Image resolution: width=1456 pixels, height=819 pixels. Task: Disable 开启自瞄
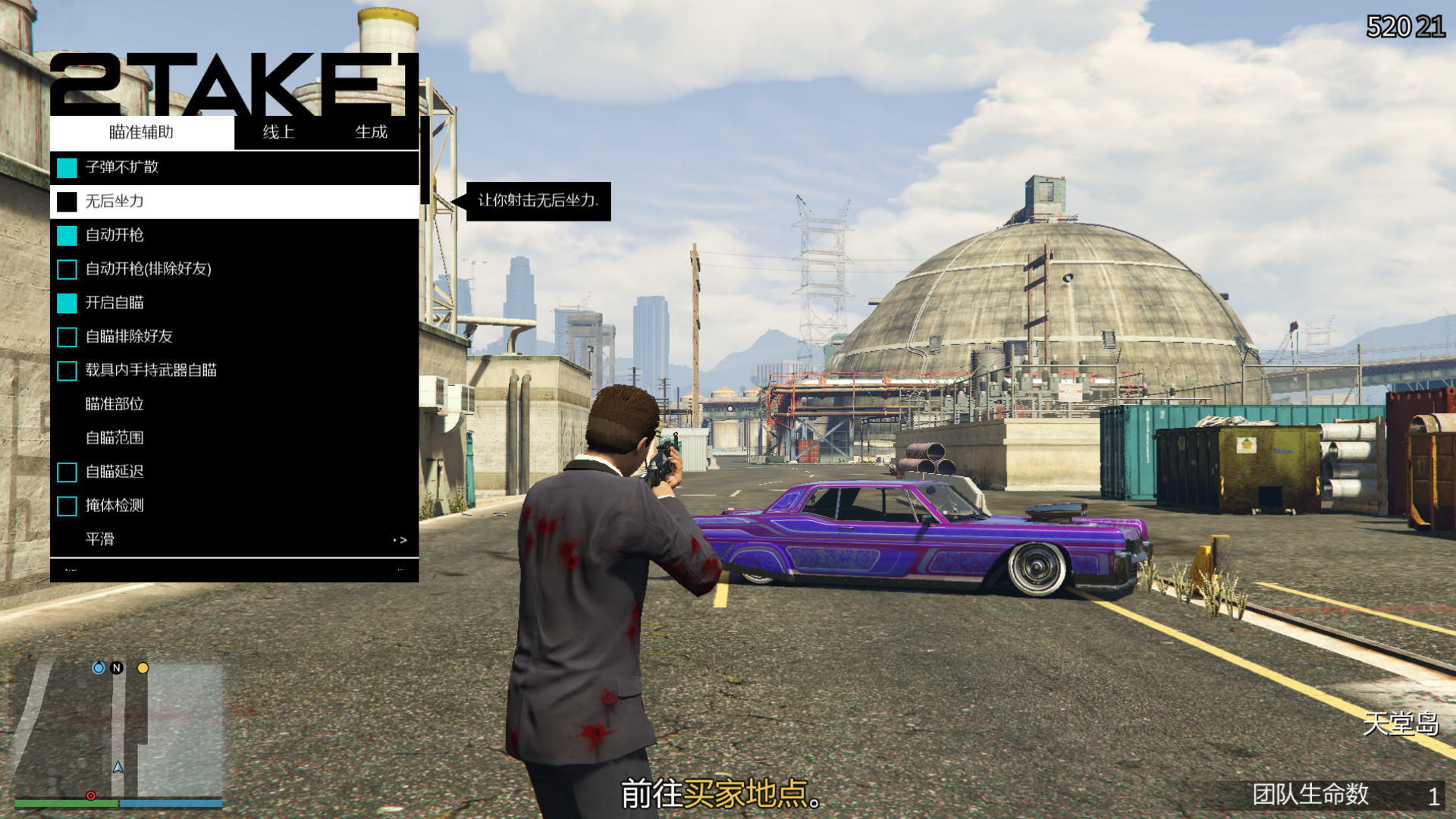point(114,303)
